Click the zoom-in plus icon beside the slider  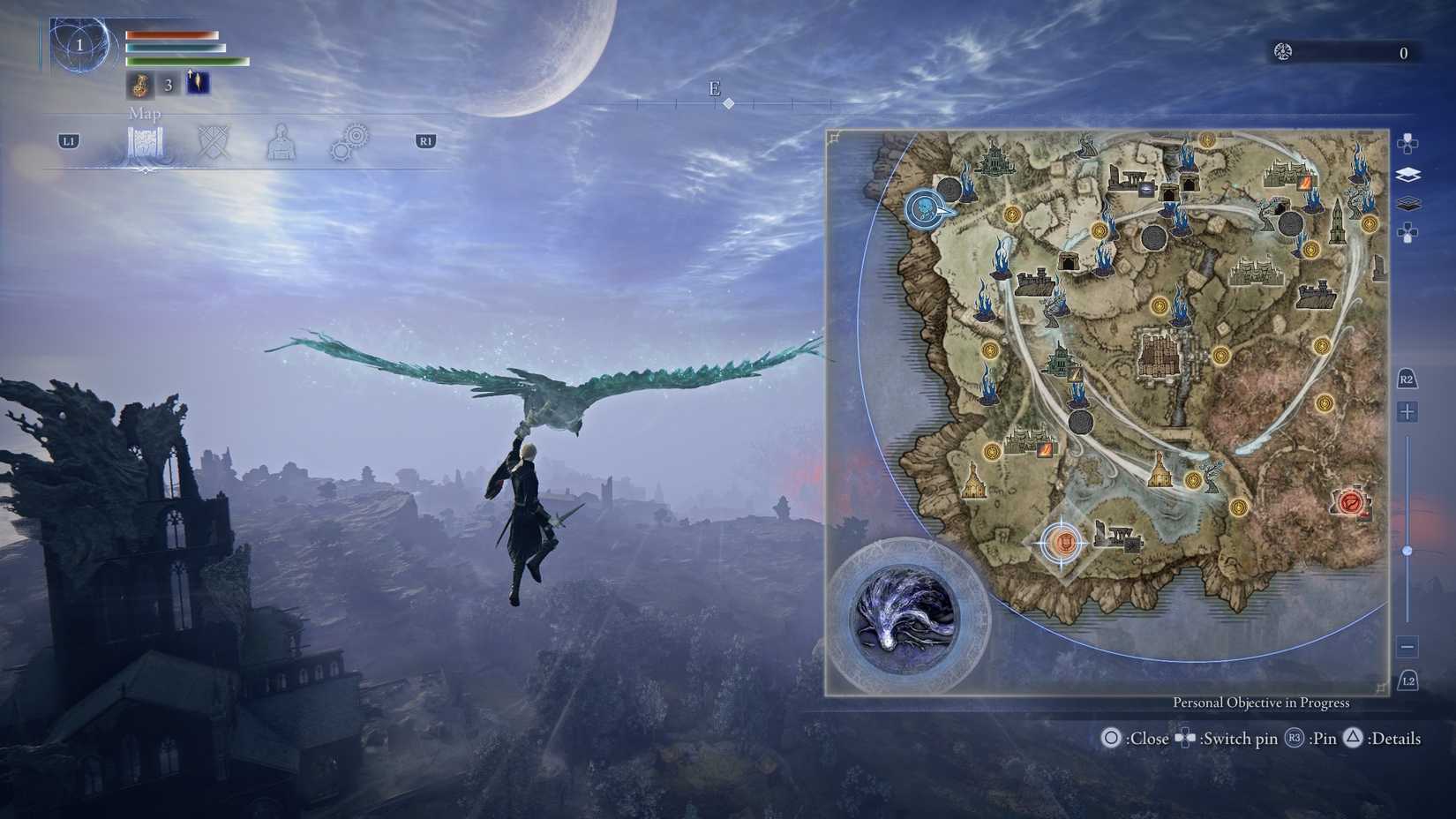[1407, 411]
